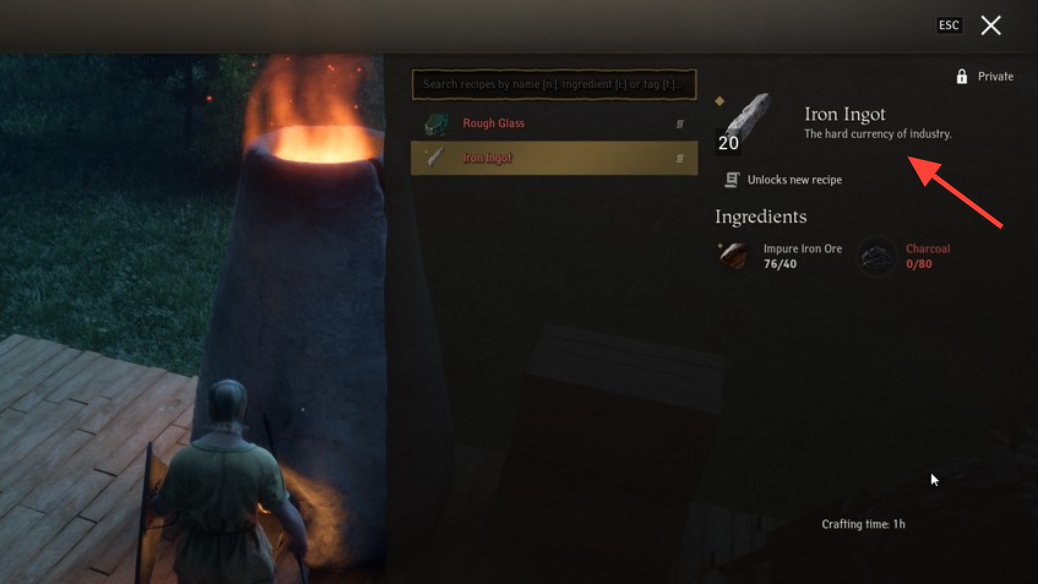The width and height of the screenshot is (1038, 584).
Task: Toggle the Private lock setting
Action: tap(984, 77)
